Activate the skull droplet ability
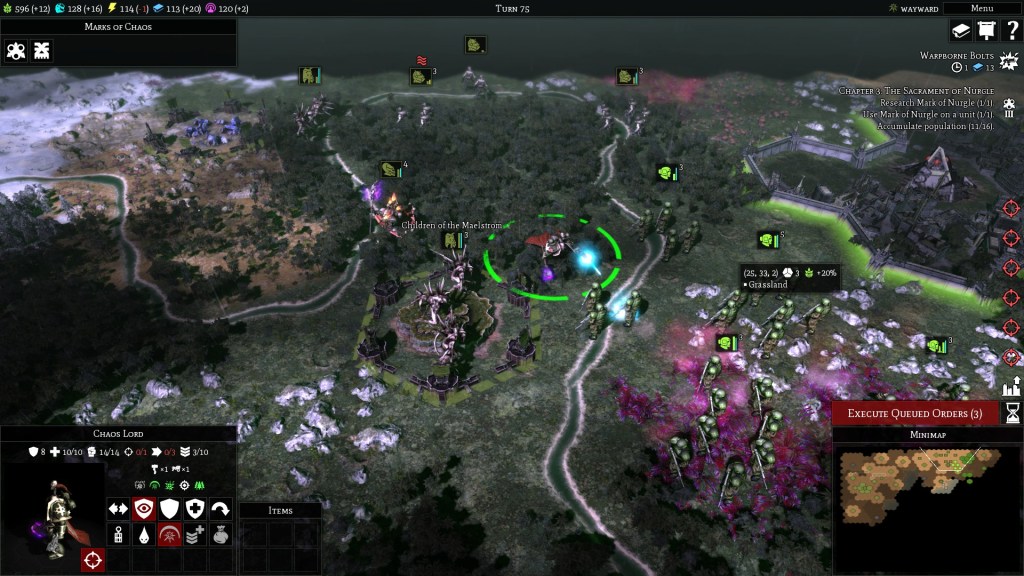The height and width of the screenshot is (576, 1024). (144, 535)
